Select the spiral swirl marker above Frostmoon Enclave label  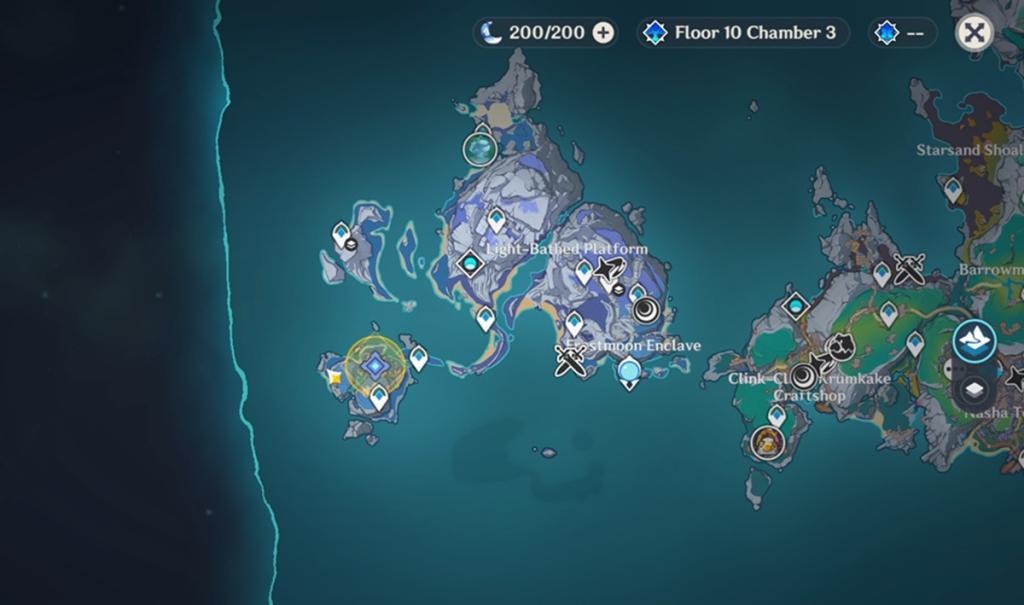[x=645, y=309]
